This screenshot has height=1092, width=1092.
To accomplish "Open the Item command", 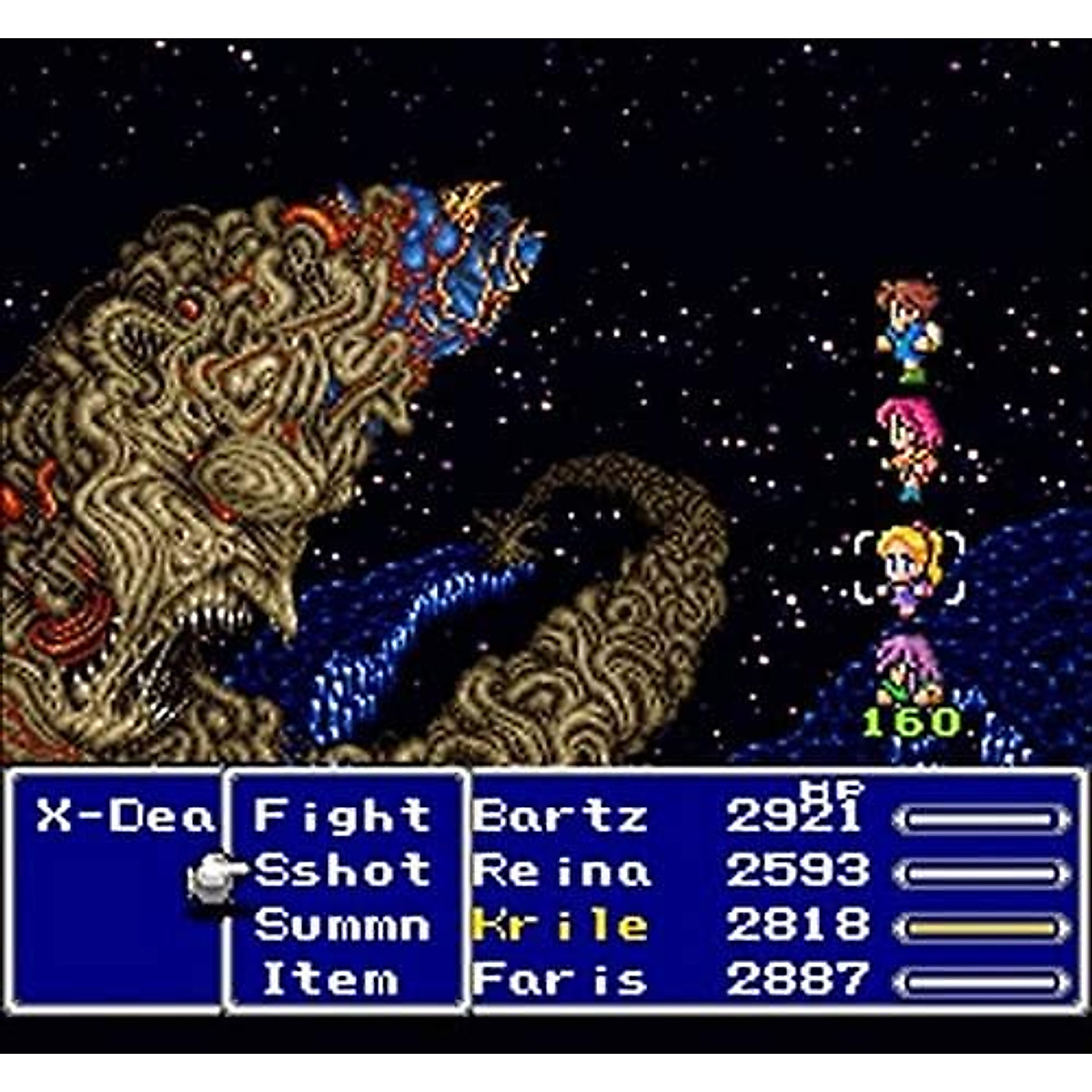I will 330,980.
